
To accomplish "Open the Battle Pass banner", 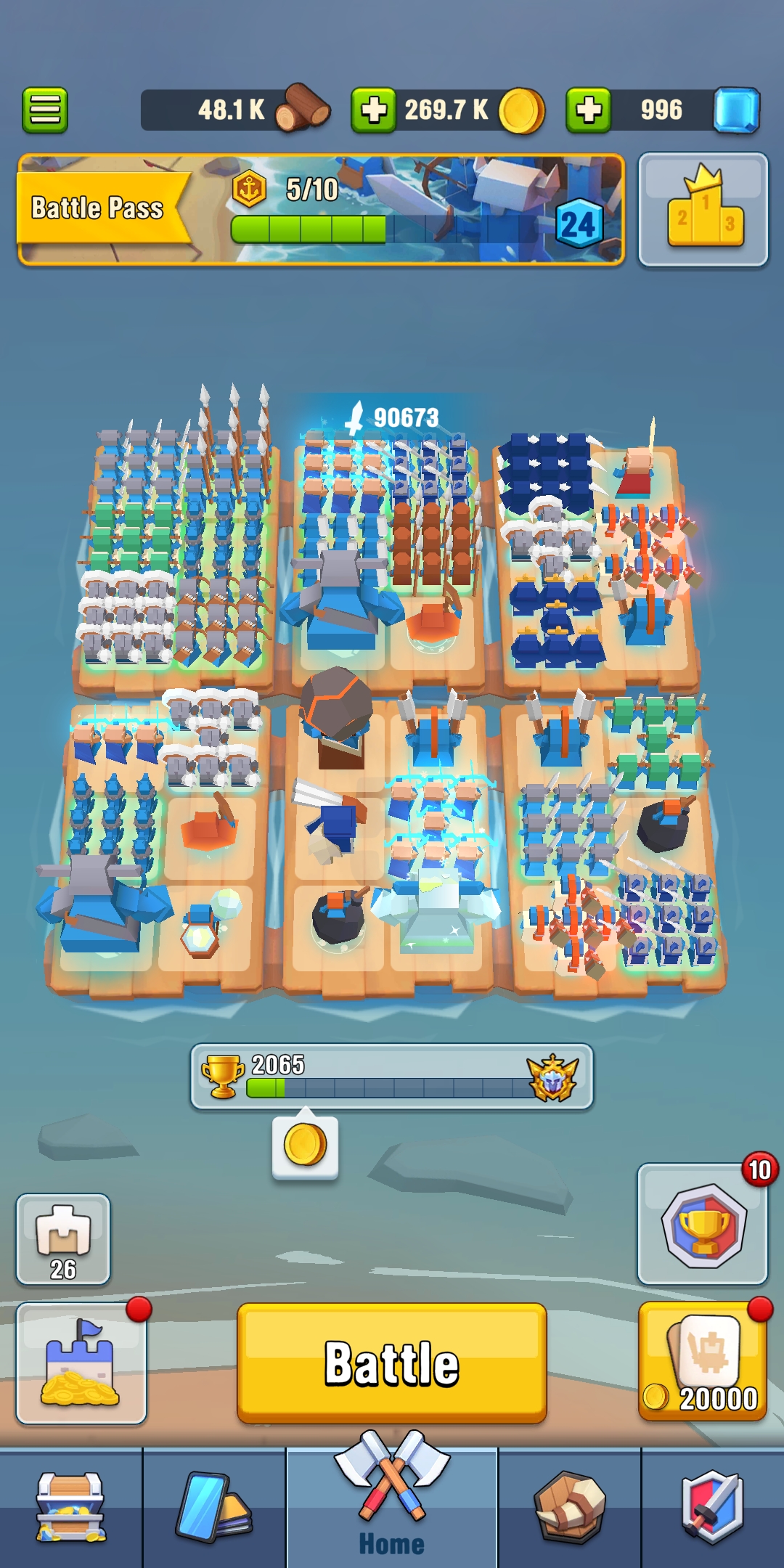I will coord(321,209).
